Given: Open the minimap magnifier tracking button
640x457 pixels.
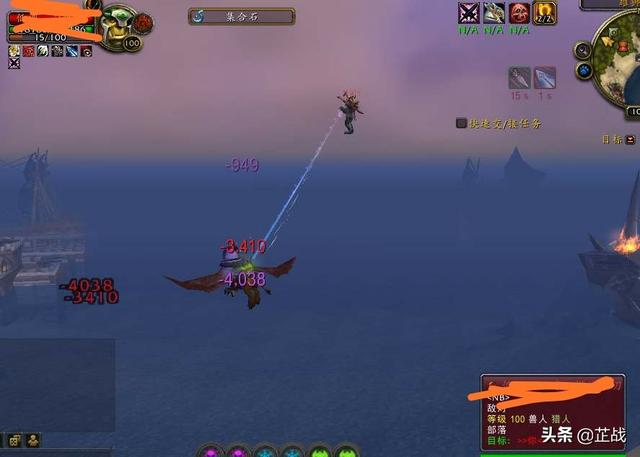Looking at the screenshot, I should click(x=583, y=50).
